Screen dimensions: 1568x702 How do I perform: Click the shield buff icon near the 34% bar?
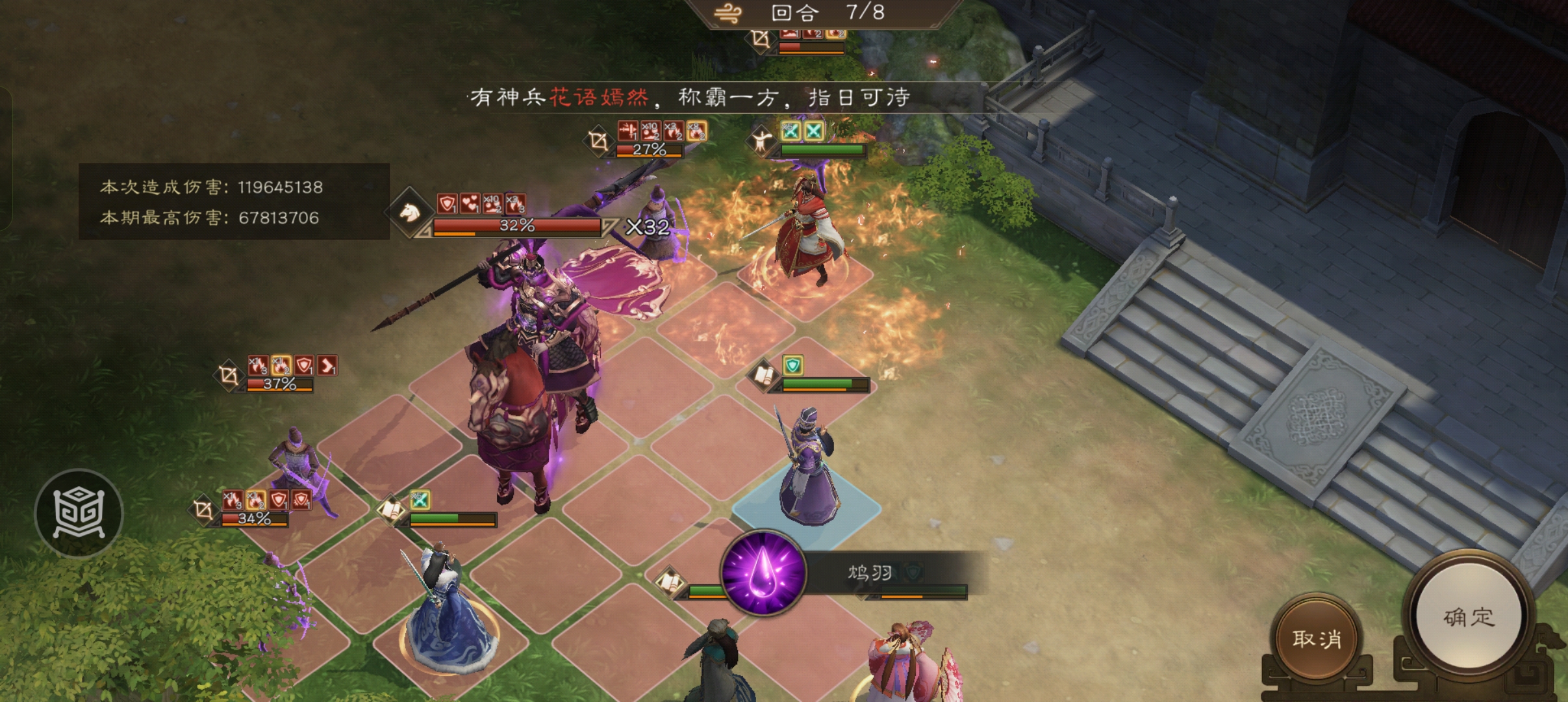click(280, 500)
